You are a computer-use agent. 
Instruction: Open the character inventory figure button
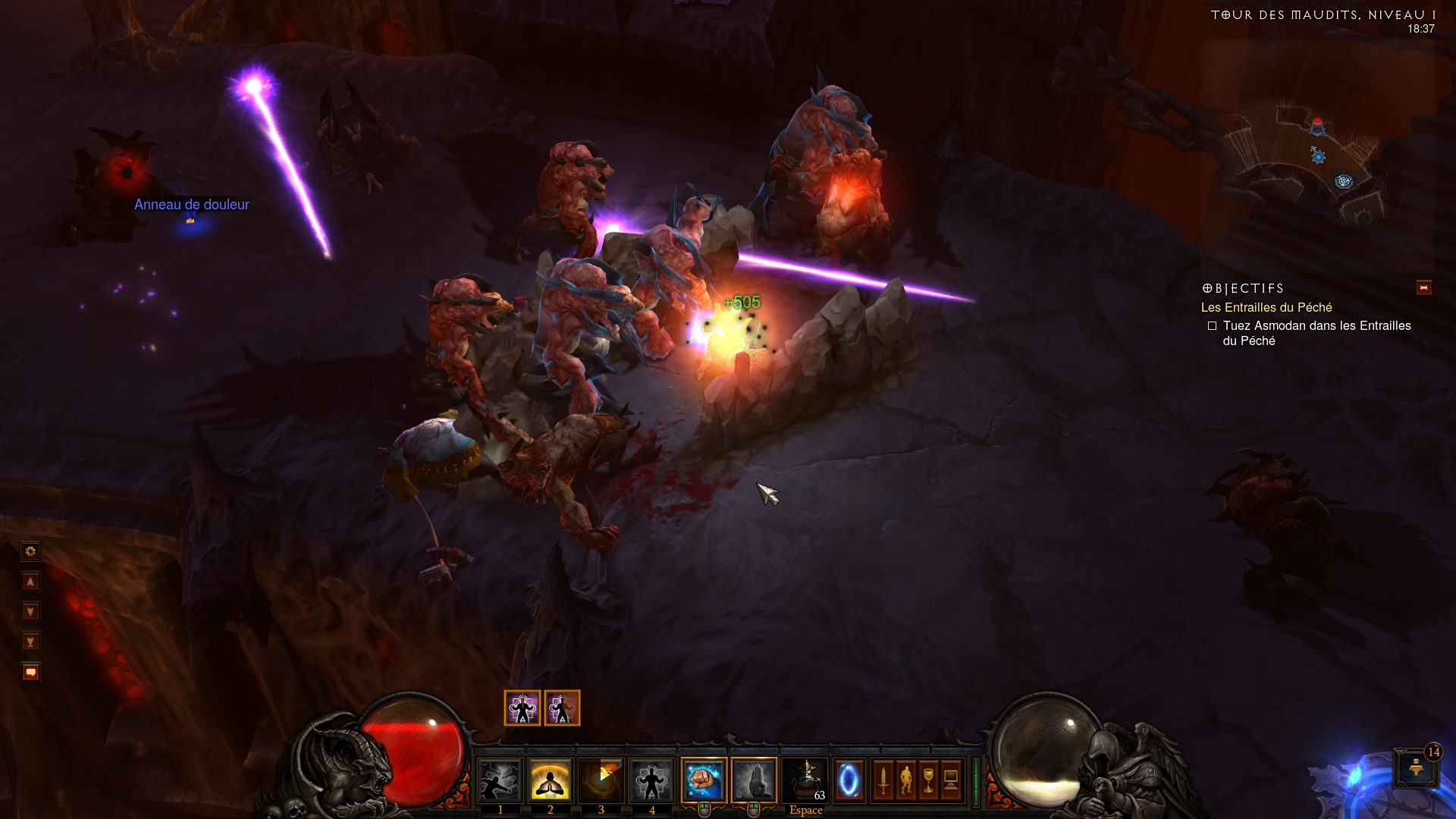(x=905, y=780)
